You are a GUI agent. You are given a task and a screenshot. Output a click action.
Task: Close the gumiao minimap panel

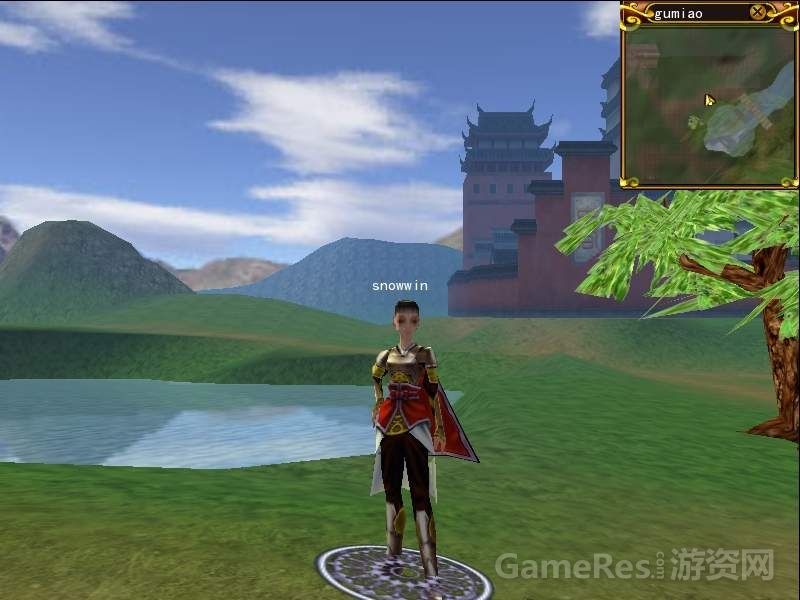(758, 13)
